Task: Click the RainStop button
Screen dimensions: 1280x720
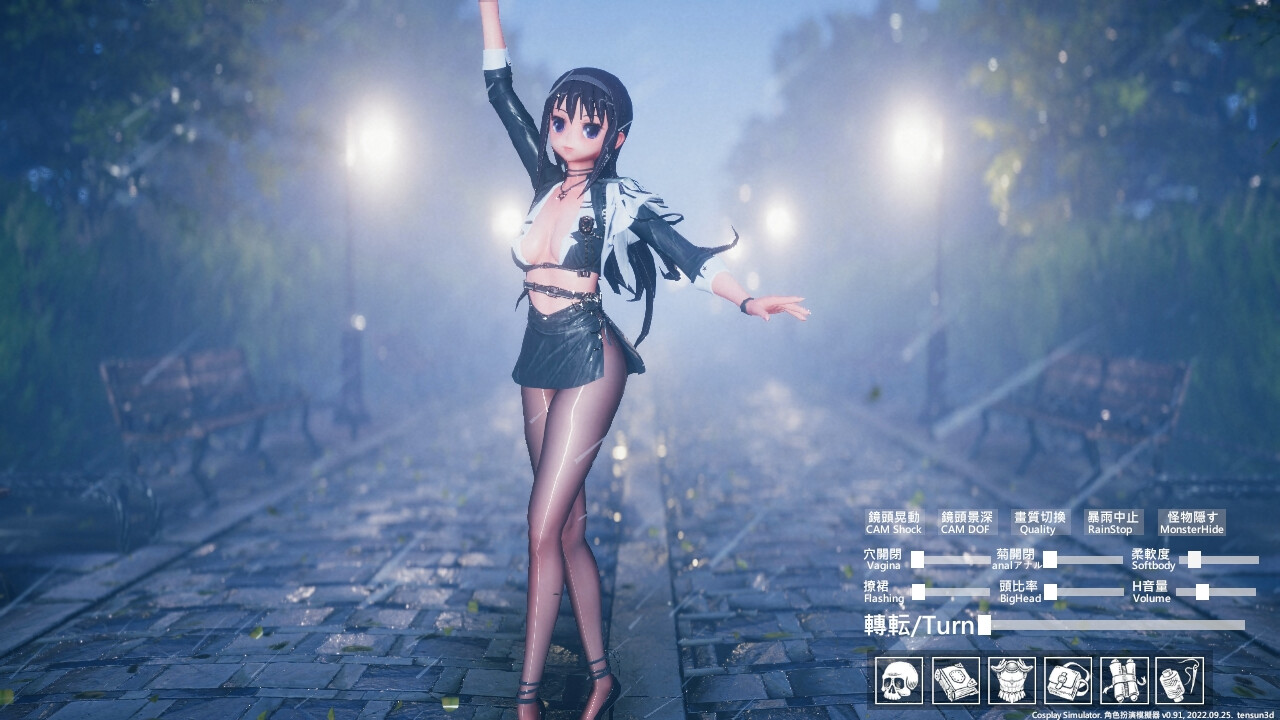Action: tap(1112, 522)
